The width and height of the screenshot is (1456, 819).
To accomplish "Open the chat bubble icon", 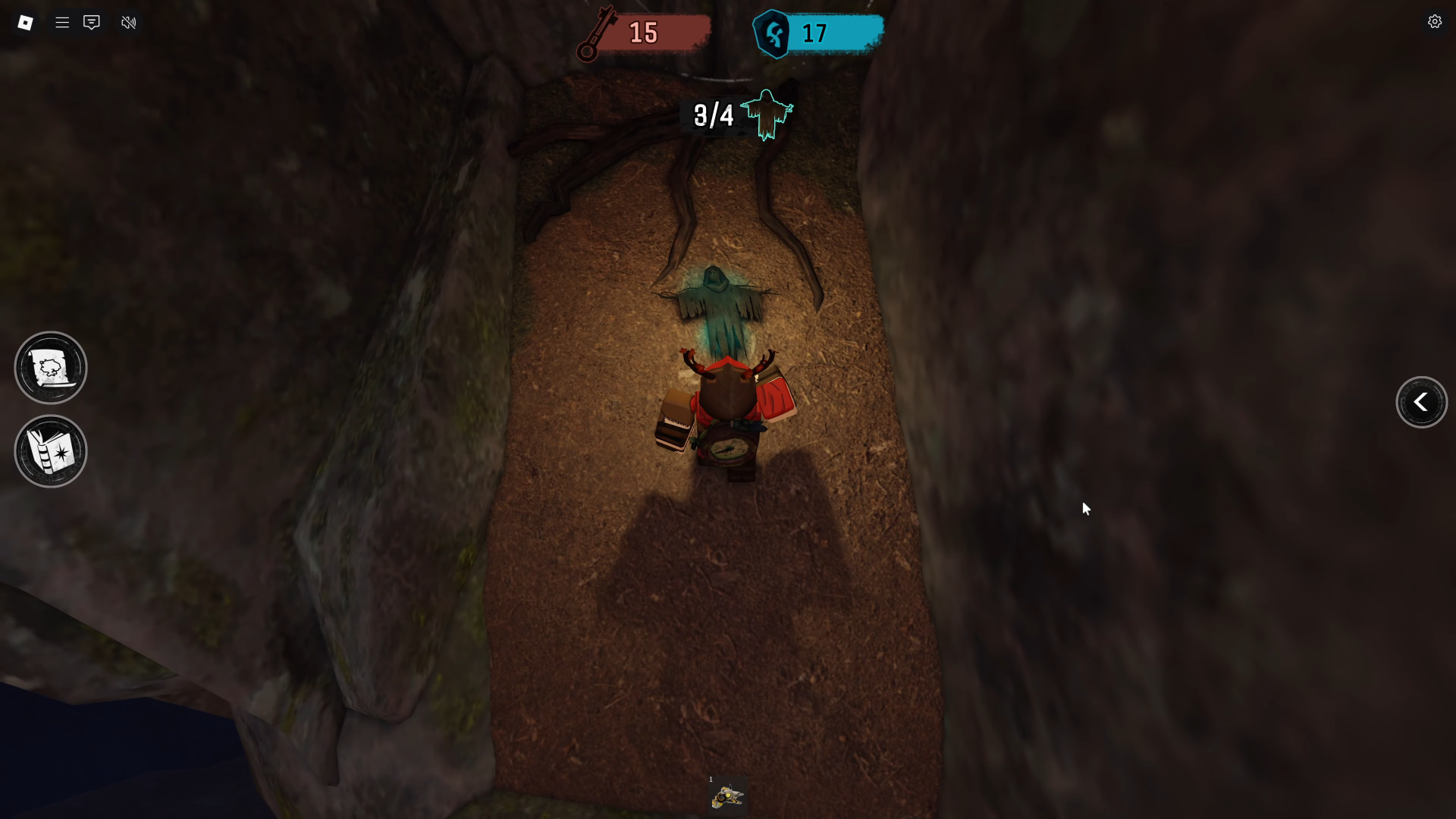I will coord(92,23).
